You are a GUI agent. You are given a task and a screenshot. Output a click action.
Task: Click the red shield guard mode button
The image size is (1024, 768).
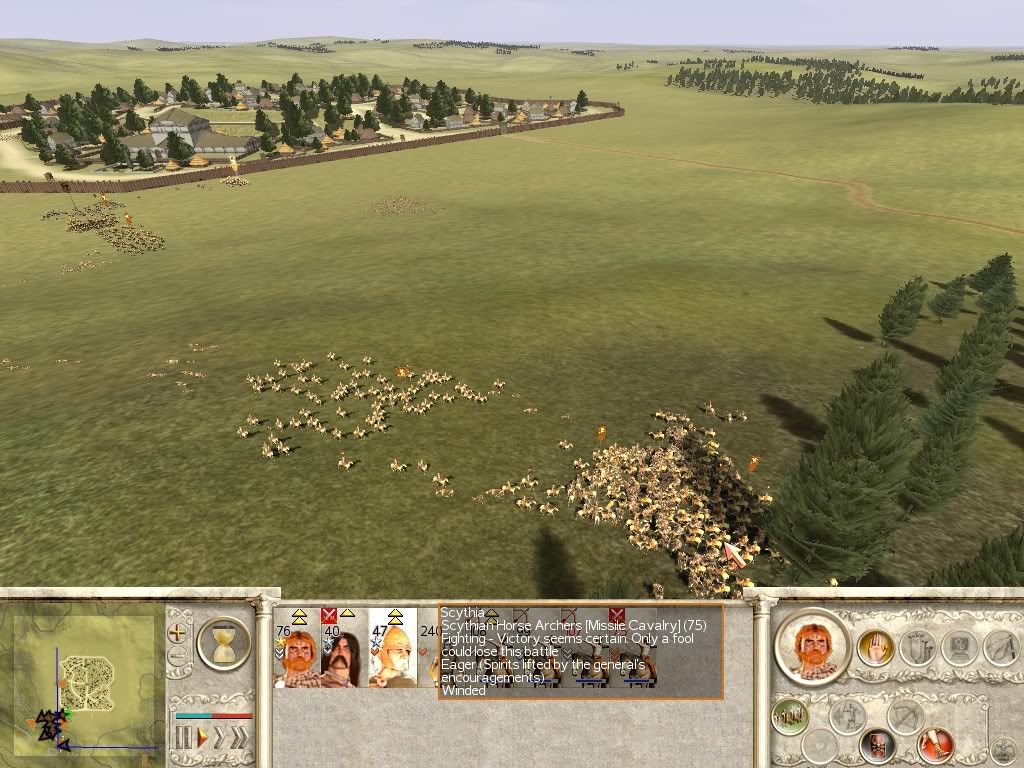(878, 745)
